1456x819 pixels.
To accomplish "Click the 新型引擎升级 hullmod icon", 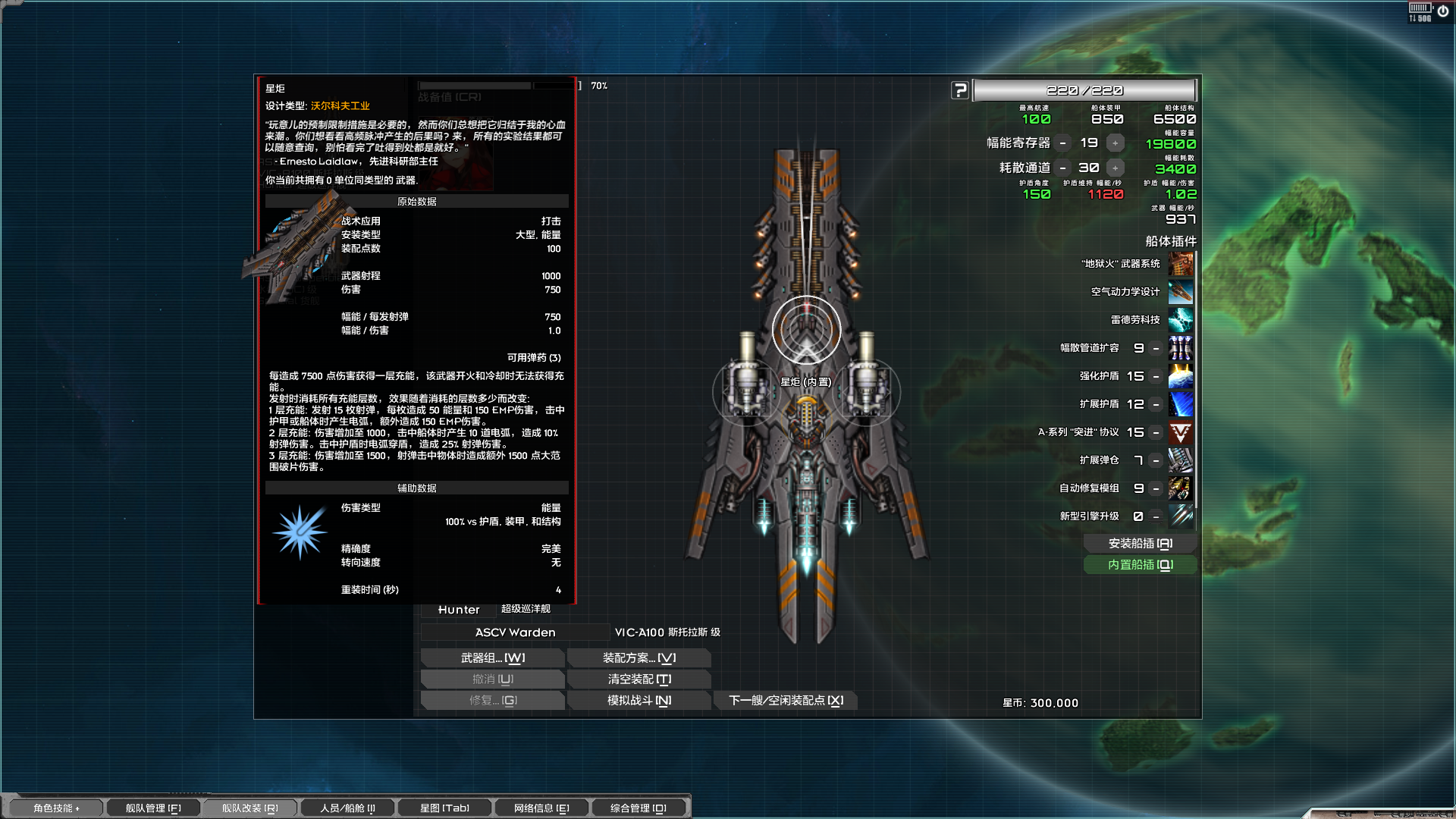I will 1181,516.
